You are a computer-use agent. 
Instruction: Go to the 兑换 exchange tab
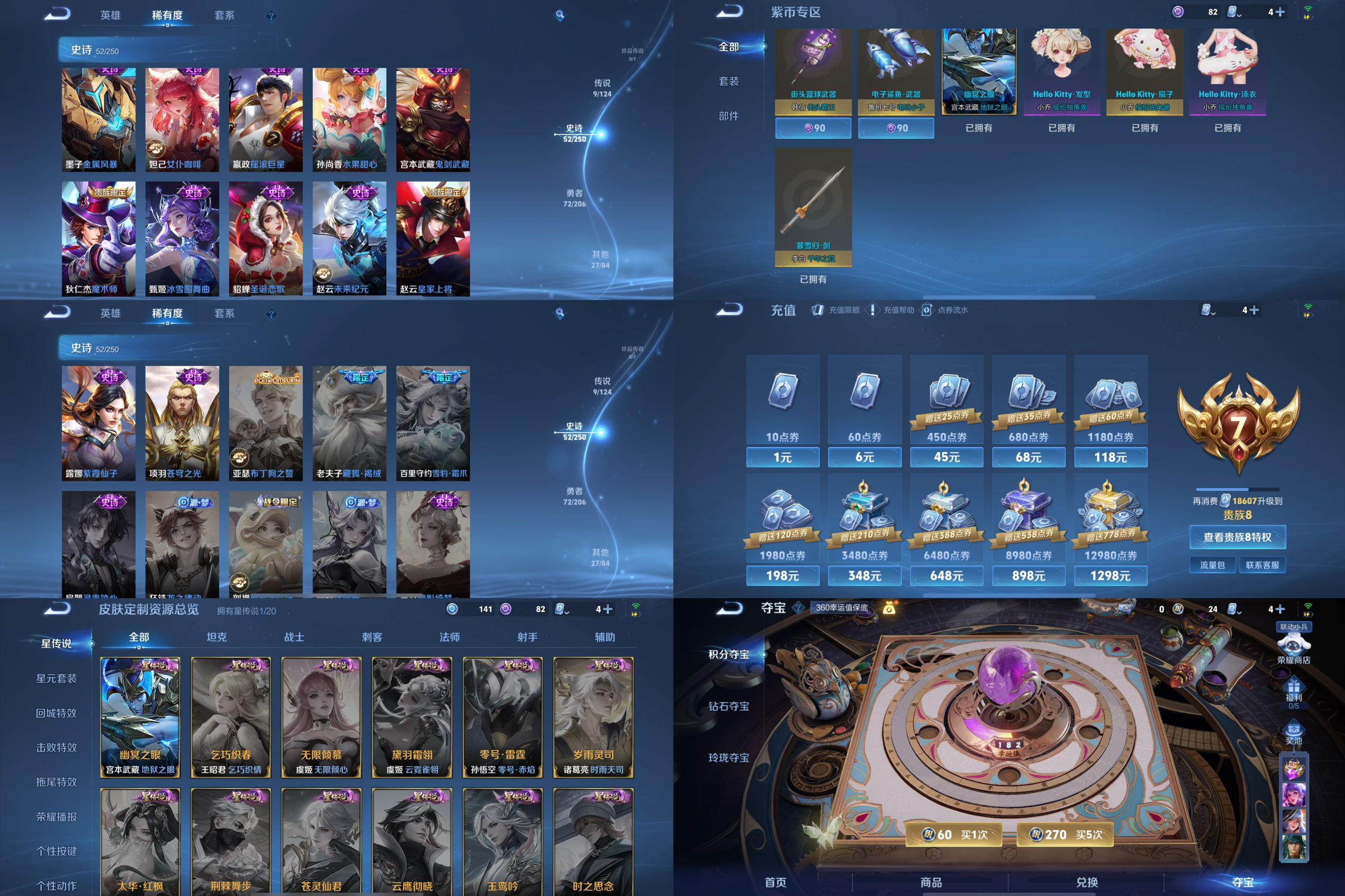coord(1087,882)
